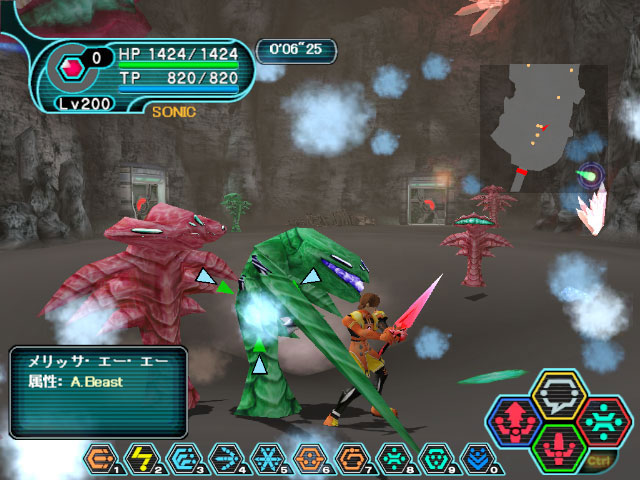The image size is (640, 480).
Task: Activate the yellow lightning bolt in slot 2
Action: pyautogui.click(x=140, y=461)
